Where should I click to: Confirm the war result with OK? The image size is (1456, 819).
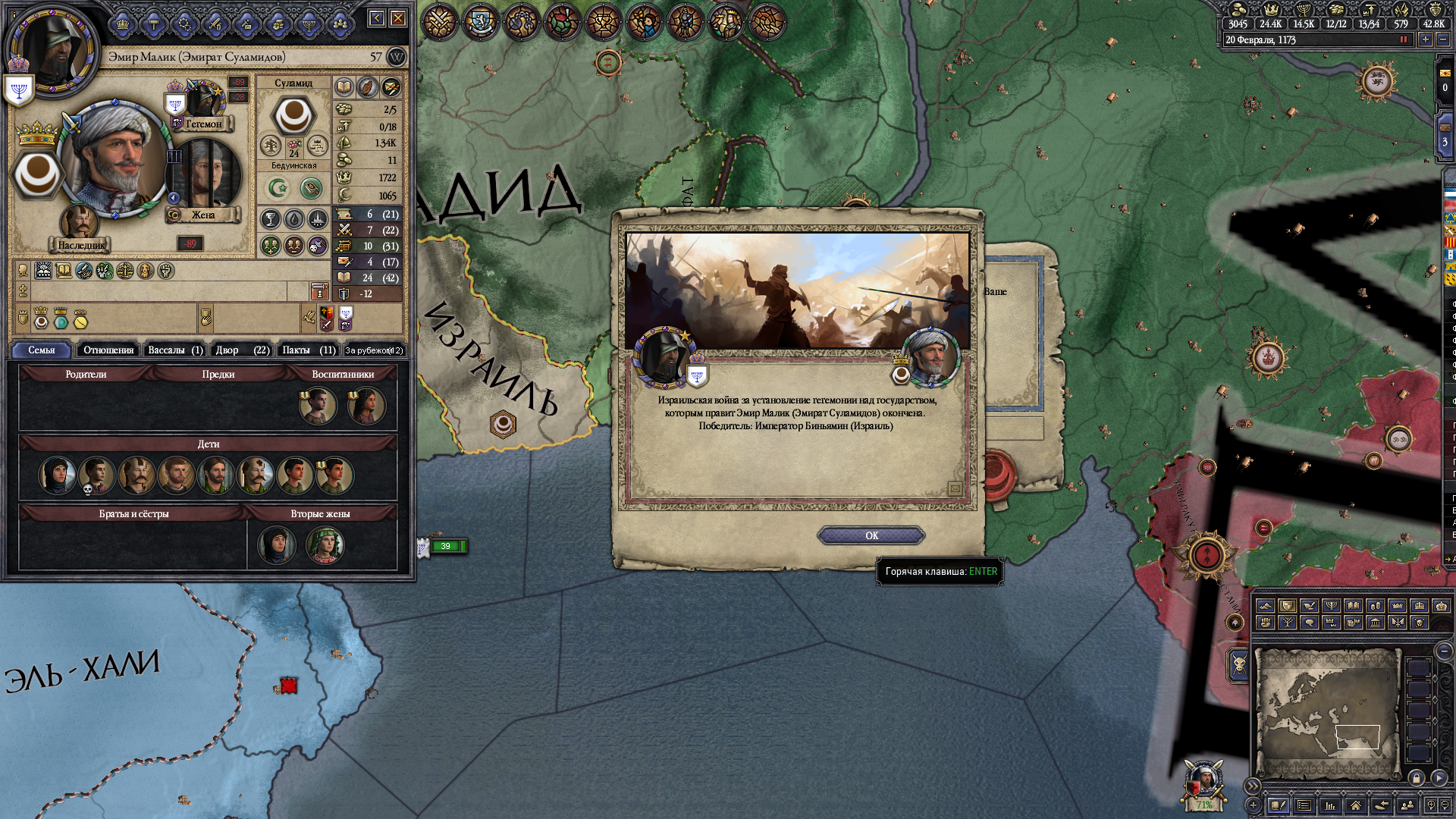point(871,535)
